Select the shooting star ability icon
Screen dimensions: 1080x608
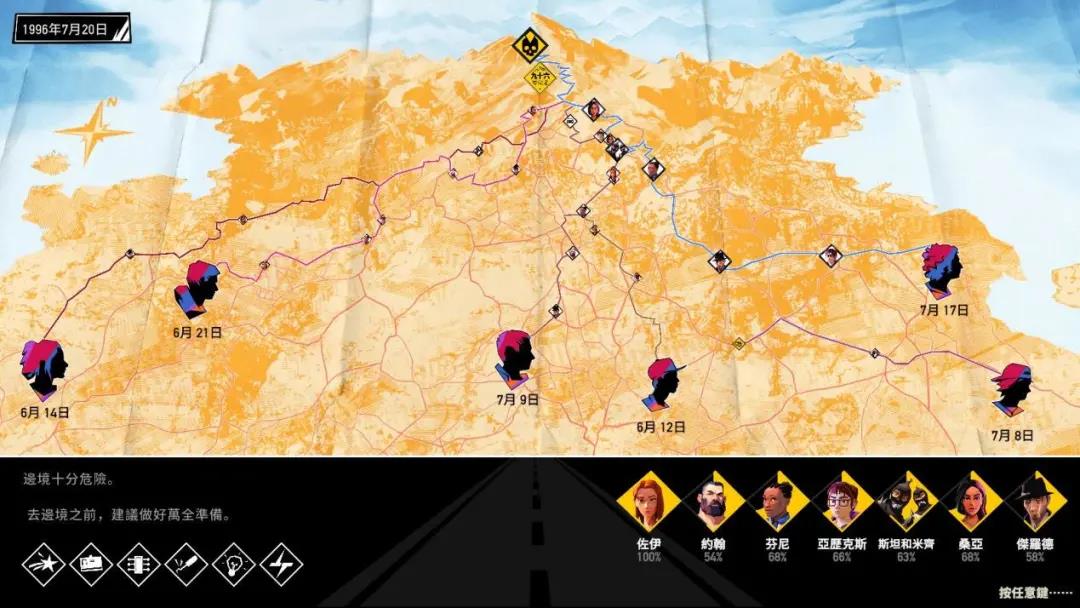pyautogui.click(x=44, y=565)
